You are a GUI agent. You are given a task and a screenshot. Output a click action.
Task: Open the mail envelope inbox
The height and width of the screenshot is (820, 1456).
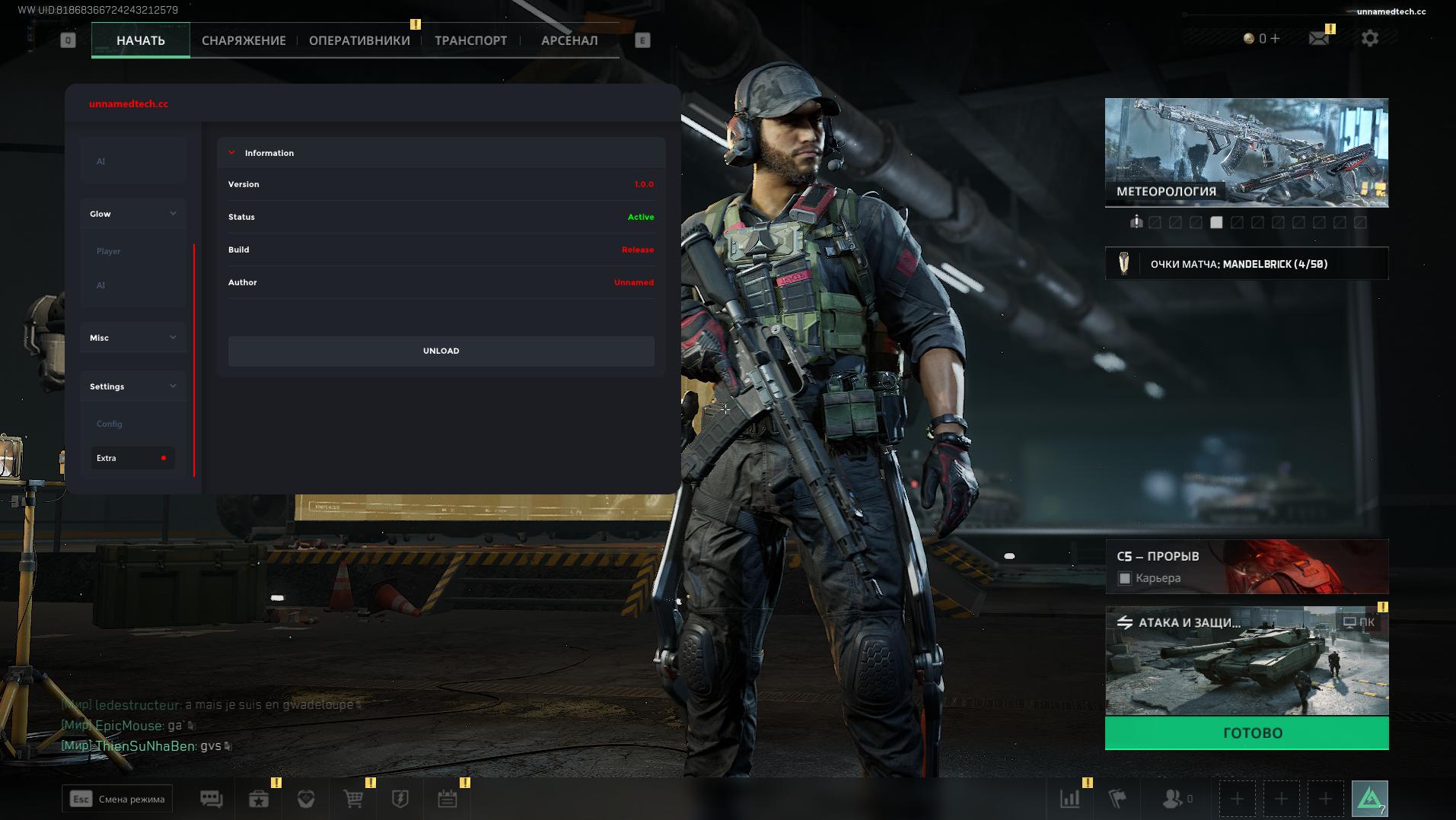point(1319,38)
